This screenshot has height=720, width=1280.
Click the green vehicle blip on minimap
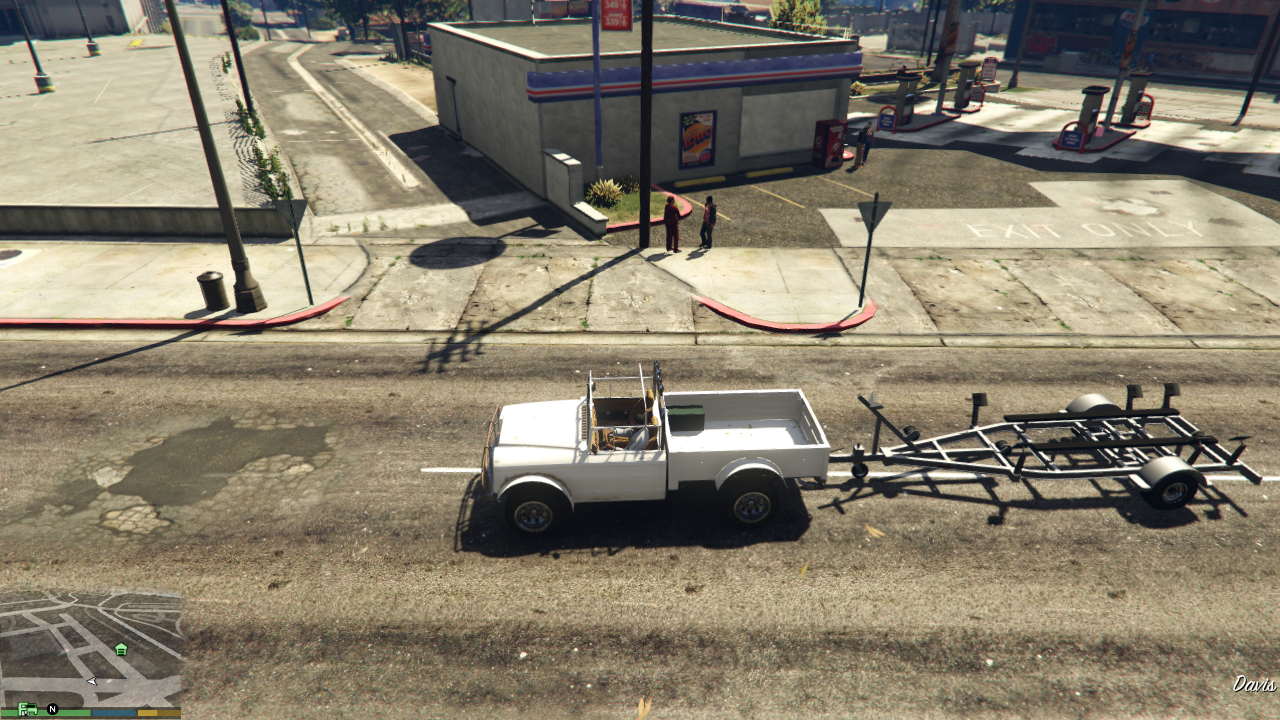(27, 708)
